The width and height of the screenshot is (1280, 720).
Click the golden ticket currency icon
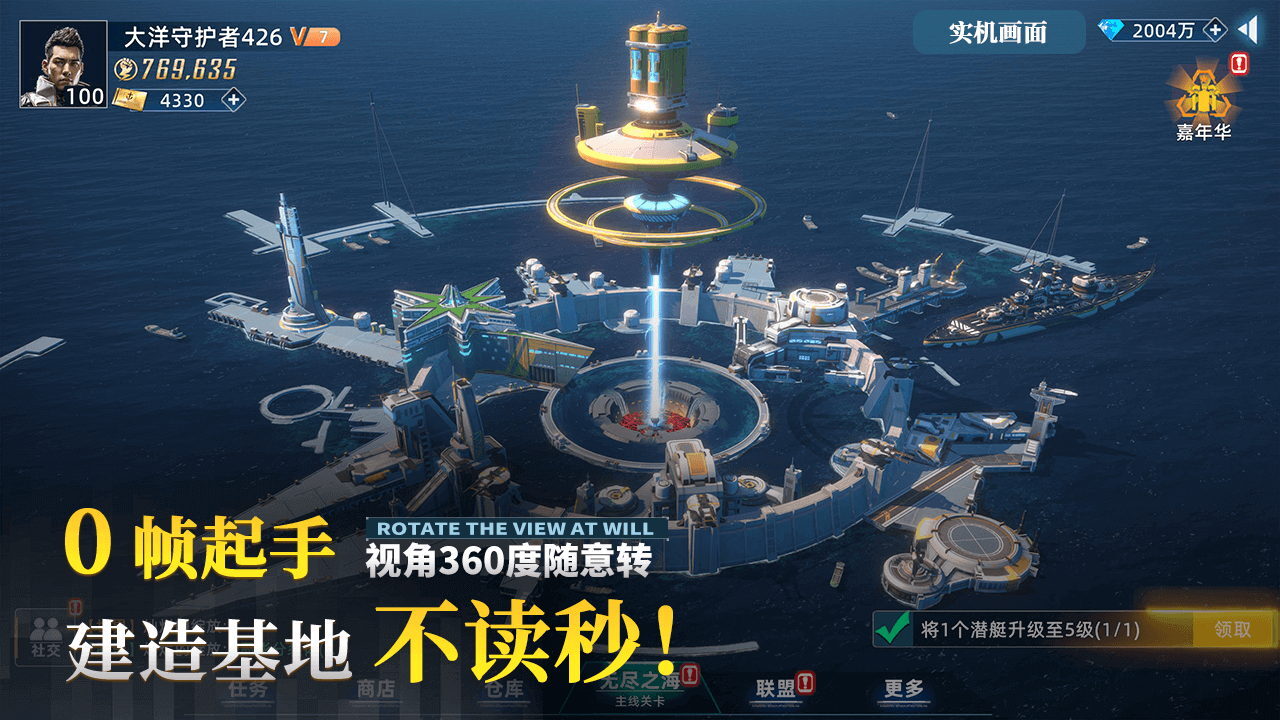pyautogui.click(x=127, y=100)
